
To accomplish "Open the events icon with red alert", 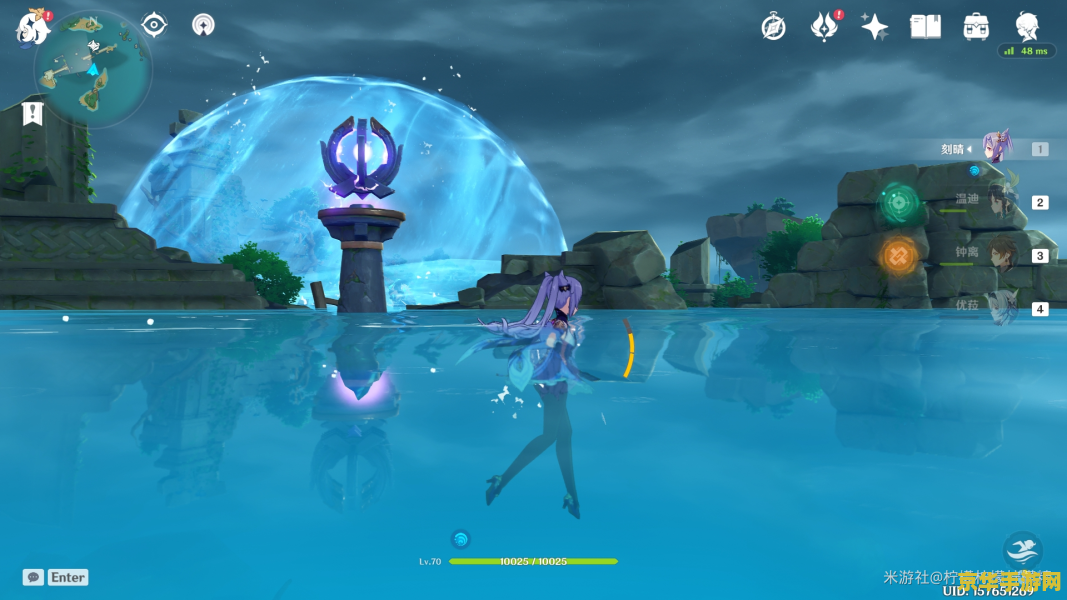I will point(824,27).
